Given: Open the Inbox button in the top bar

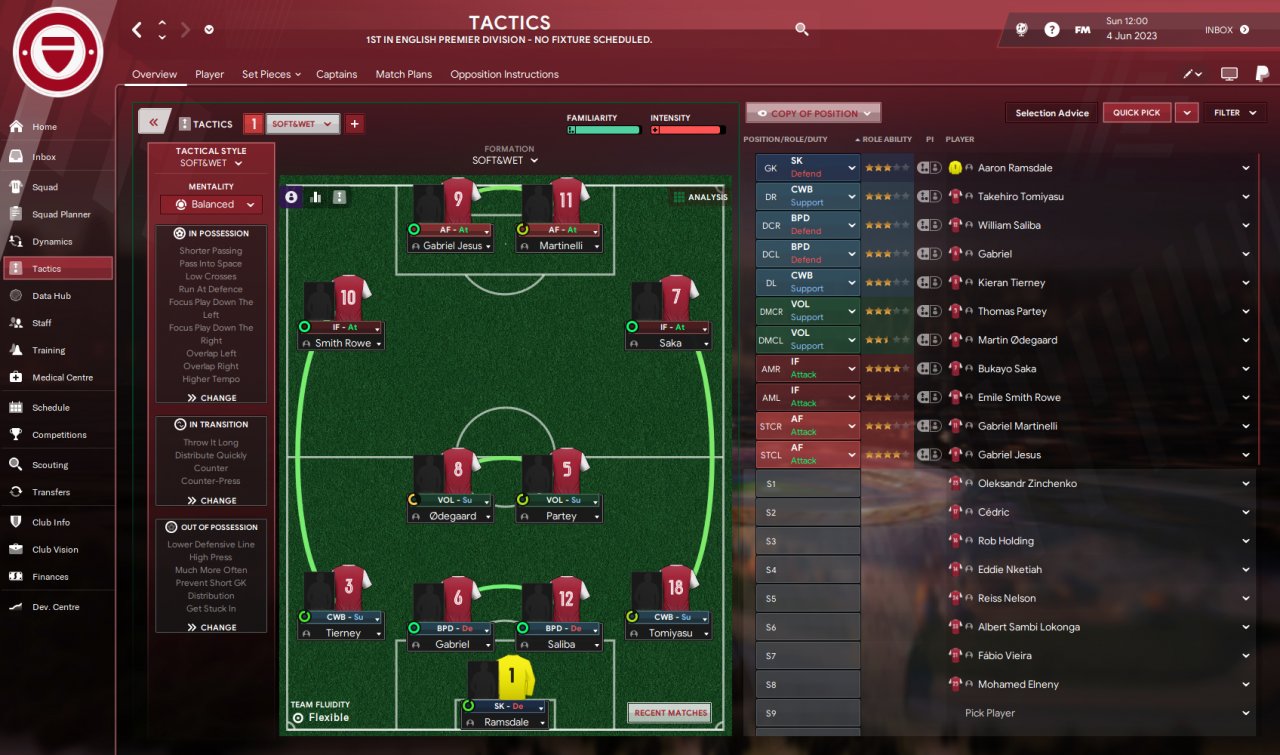Looking at the screenshot, I should 1227,30.
